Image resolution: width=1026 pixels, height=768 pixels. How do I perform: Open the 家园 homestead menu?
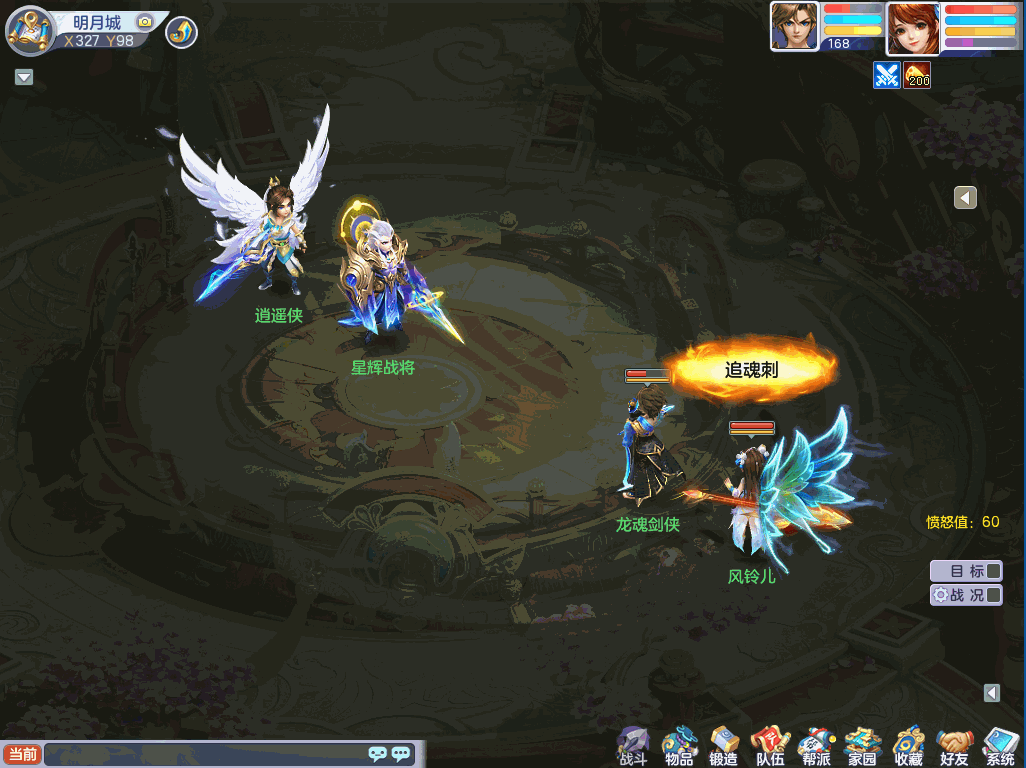(862, 745)
